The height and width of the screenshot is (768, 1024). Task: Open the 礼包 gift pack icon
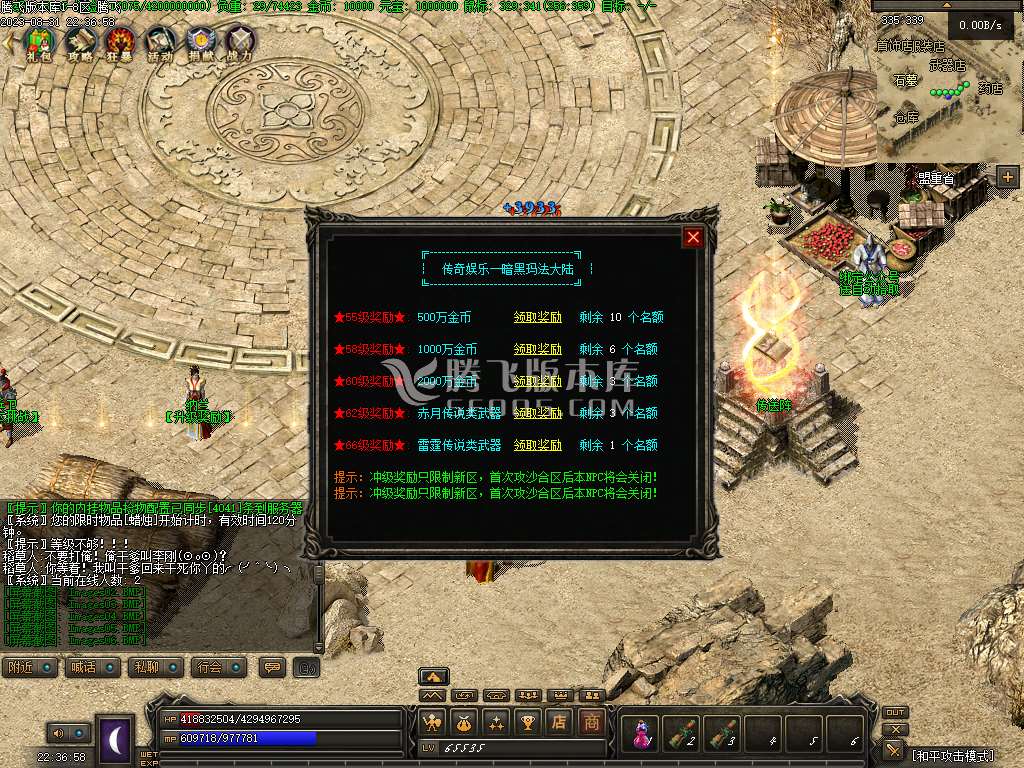[39, 42]
